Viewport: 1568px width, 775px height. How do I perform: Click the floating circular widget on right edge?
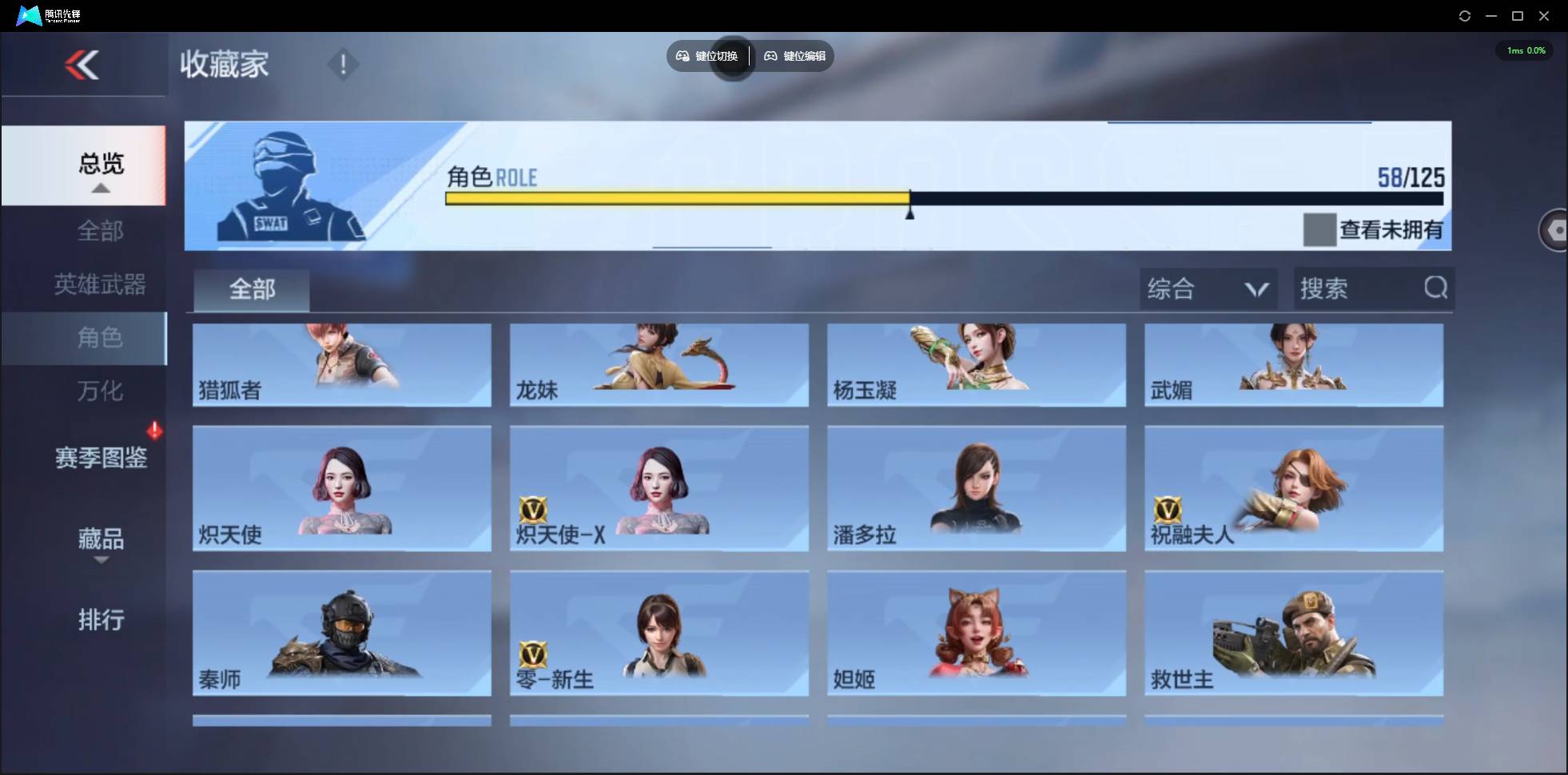pos(1557,230)
